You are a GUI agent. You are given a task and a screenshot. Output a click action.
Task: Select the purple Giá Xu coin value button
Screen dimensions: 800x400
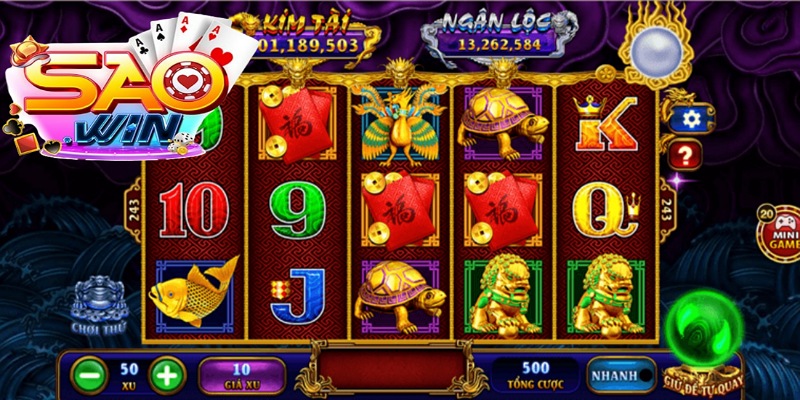(241, 376)
